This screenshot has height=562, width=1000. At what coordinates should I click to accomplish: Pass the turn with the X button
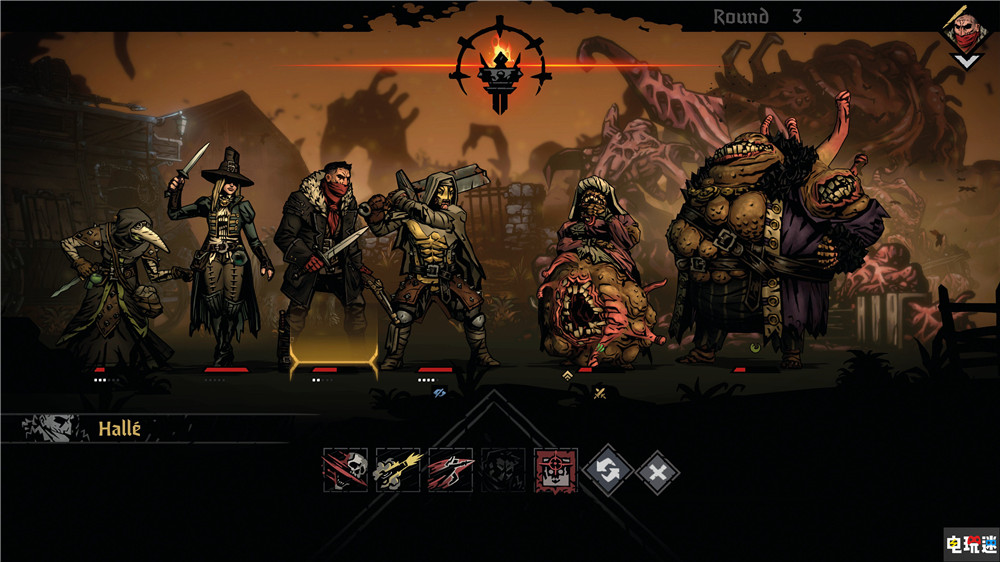pos(657,470)
